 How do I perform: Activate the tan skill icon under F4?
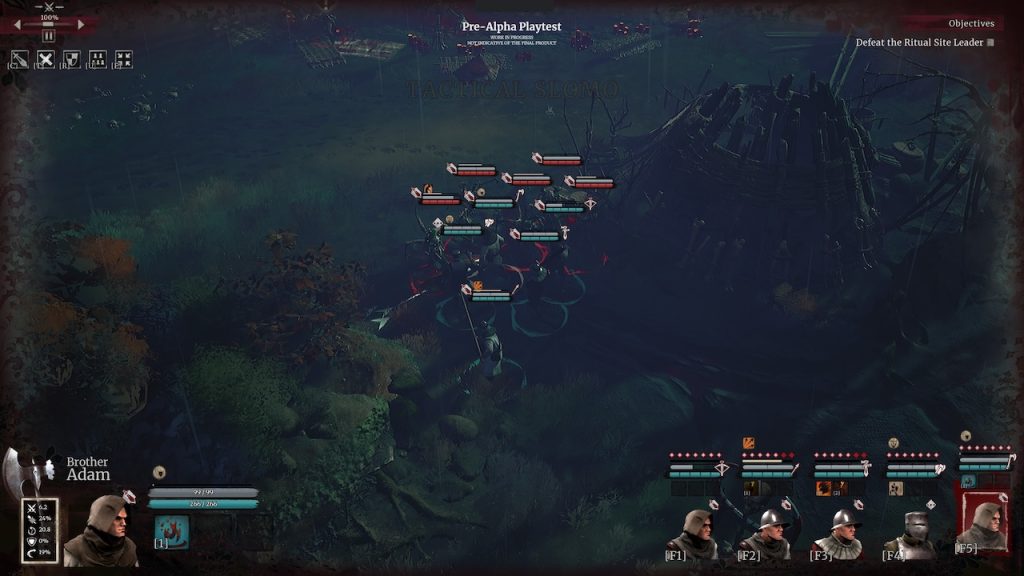click(x=896, y=488)
